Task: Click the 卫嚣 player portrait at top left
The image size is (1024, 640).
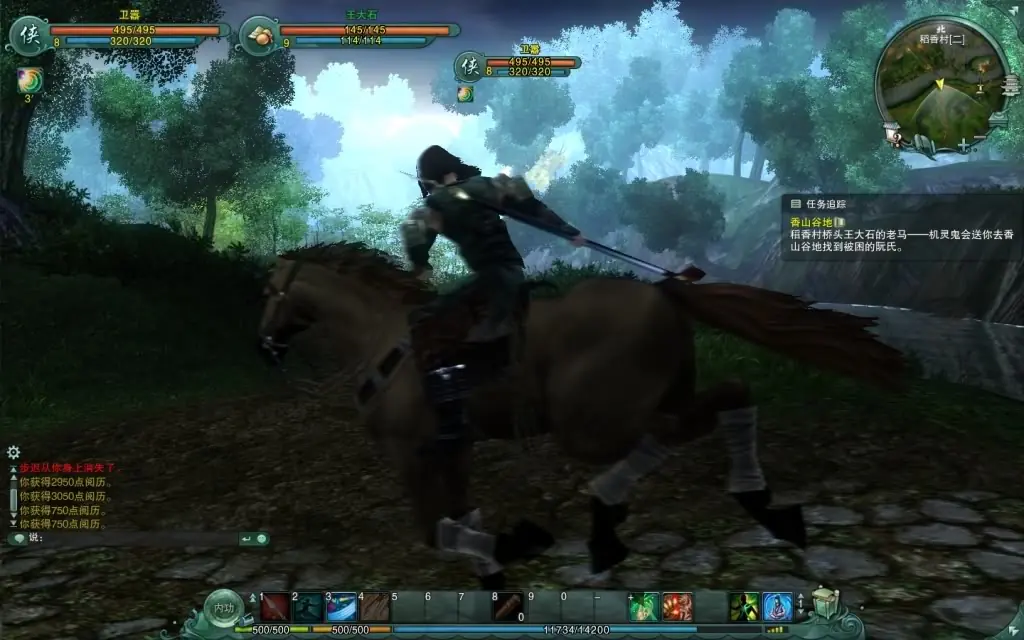Action: click(x=26, y=36)
